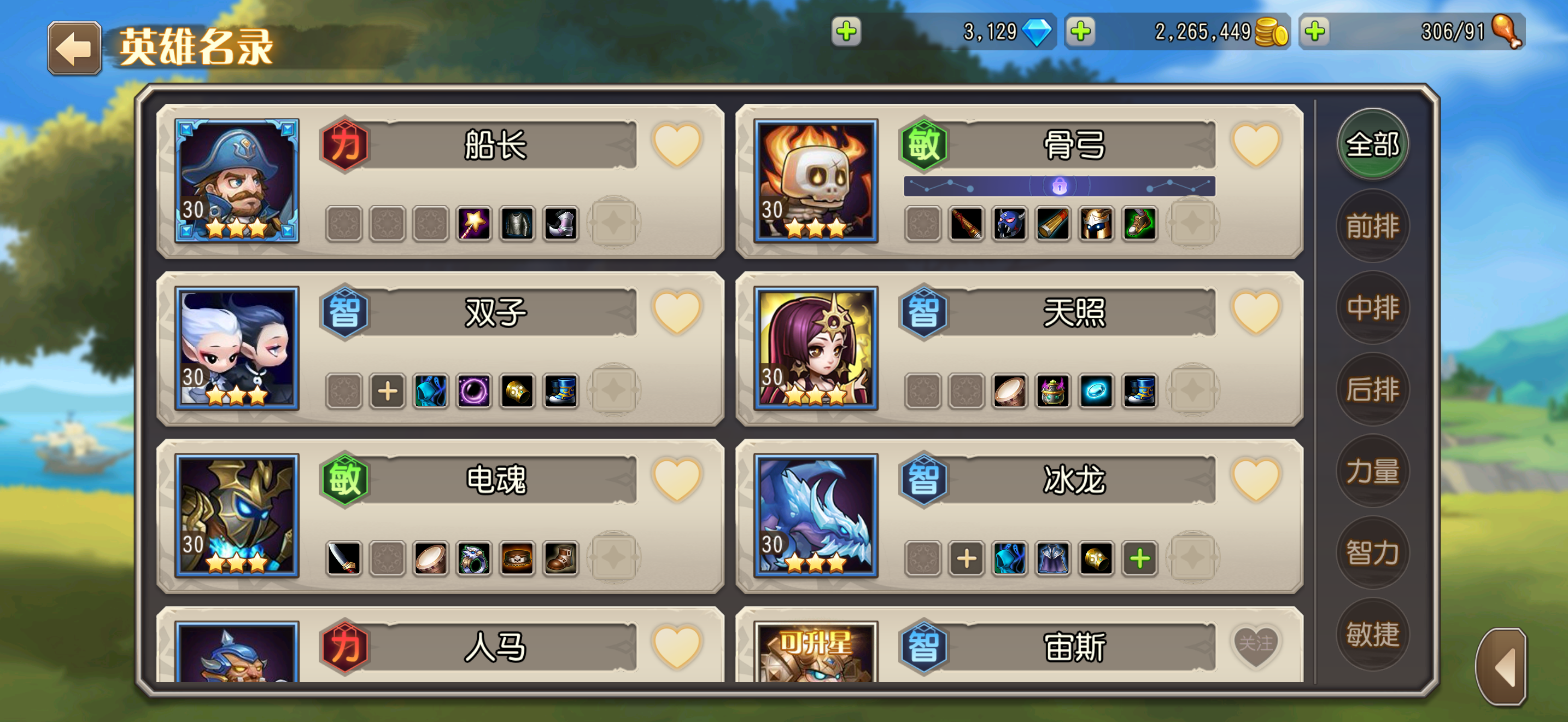Open the 敏捷 filter category
Image resolution: width=1568 pixels, height=722 pixels.
click(1371, 634)
